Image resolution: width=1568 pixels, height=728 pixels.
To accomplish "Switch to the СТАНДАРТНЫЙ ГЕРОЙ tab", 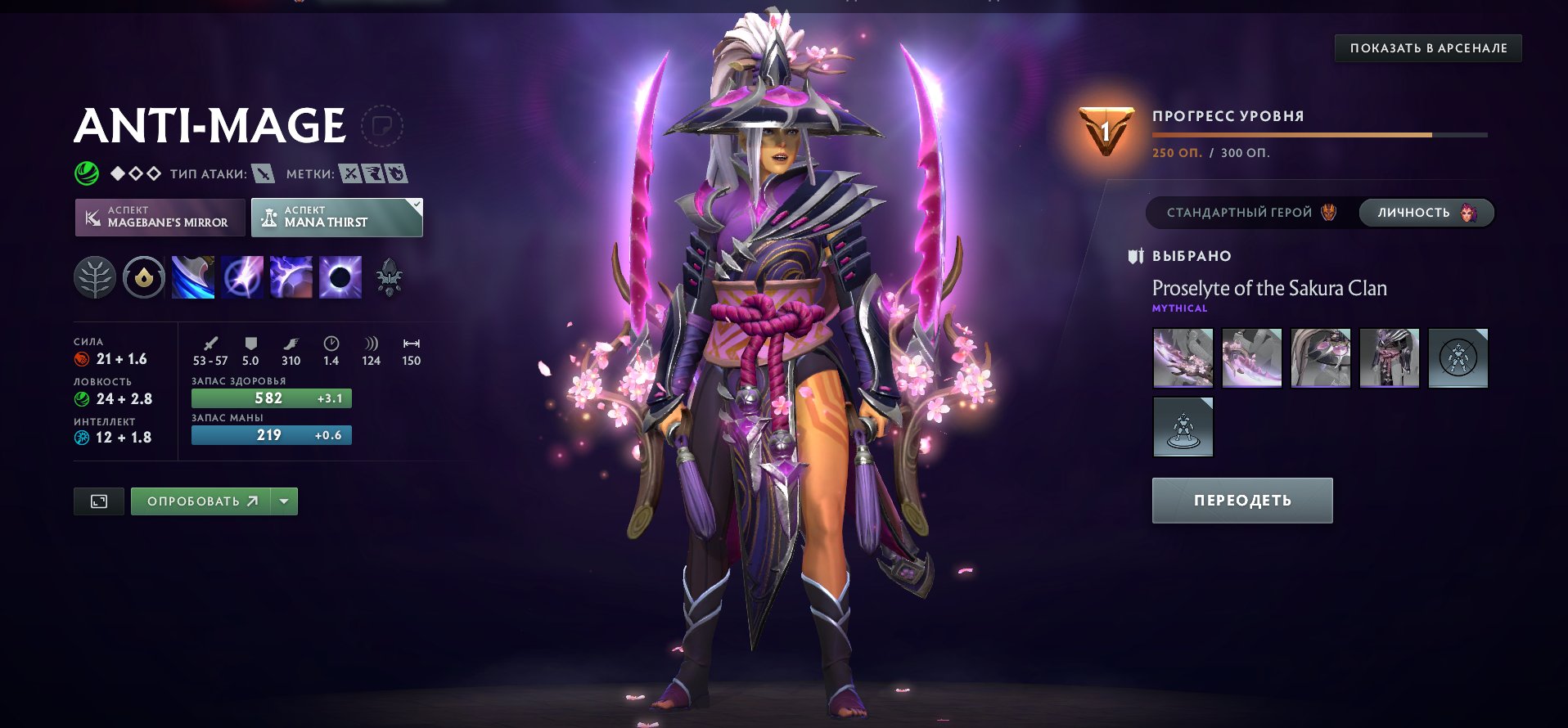I will coord(1246,212).
